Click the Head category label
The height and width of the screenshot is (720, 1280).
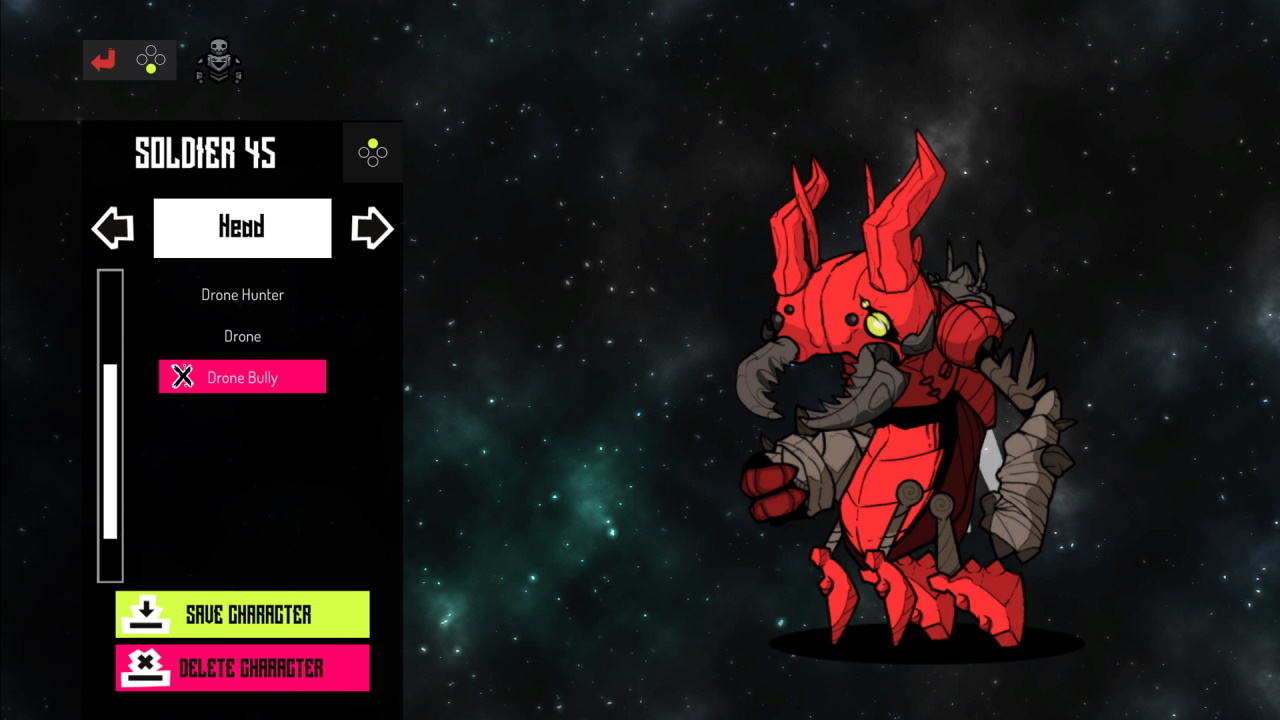coord(242,228)
